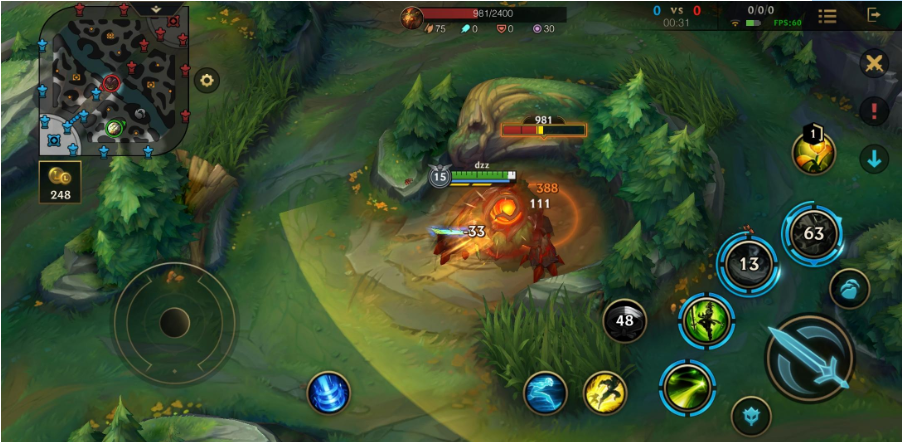The height and width of the screenshot is (442, 902).
Task: Open the scoreboard list icon
Action: point(827,16)
